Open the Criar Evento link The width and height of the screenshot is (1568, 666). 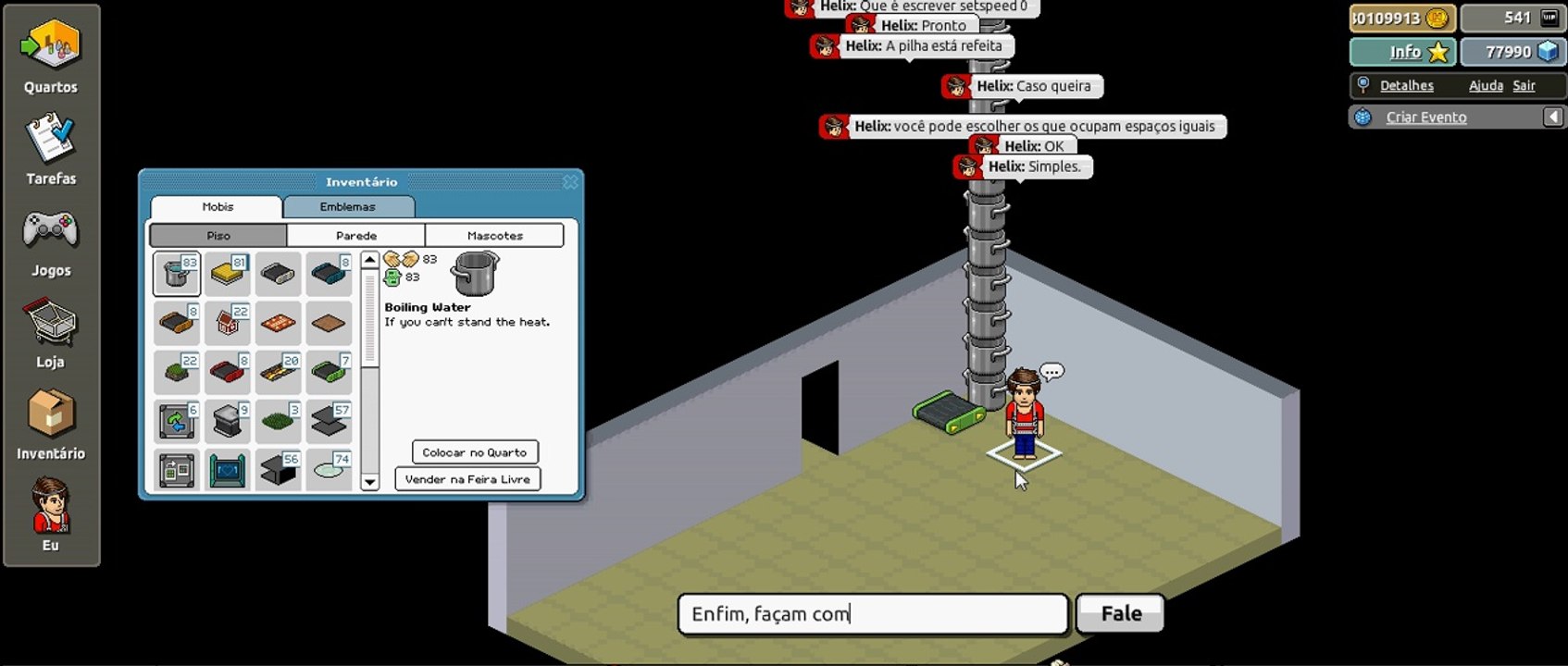pos(1425,117)
